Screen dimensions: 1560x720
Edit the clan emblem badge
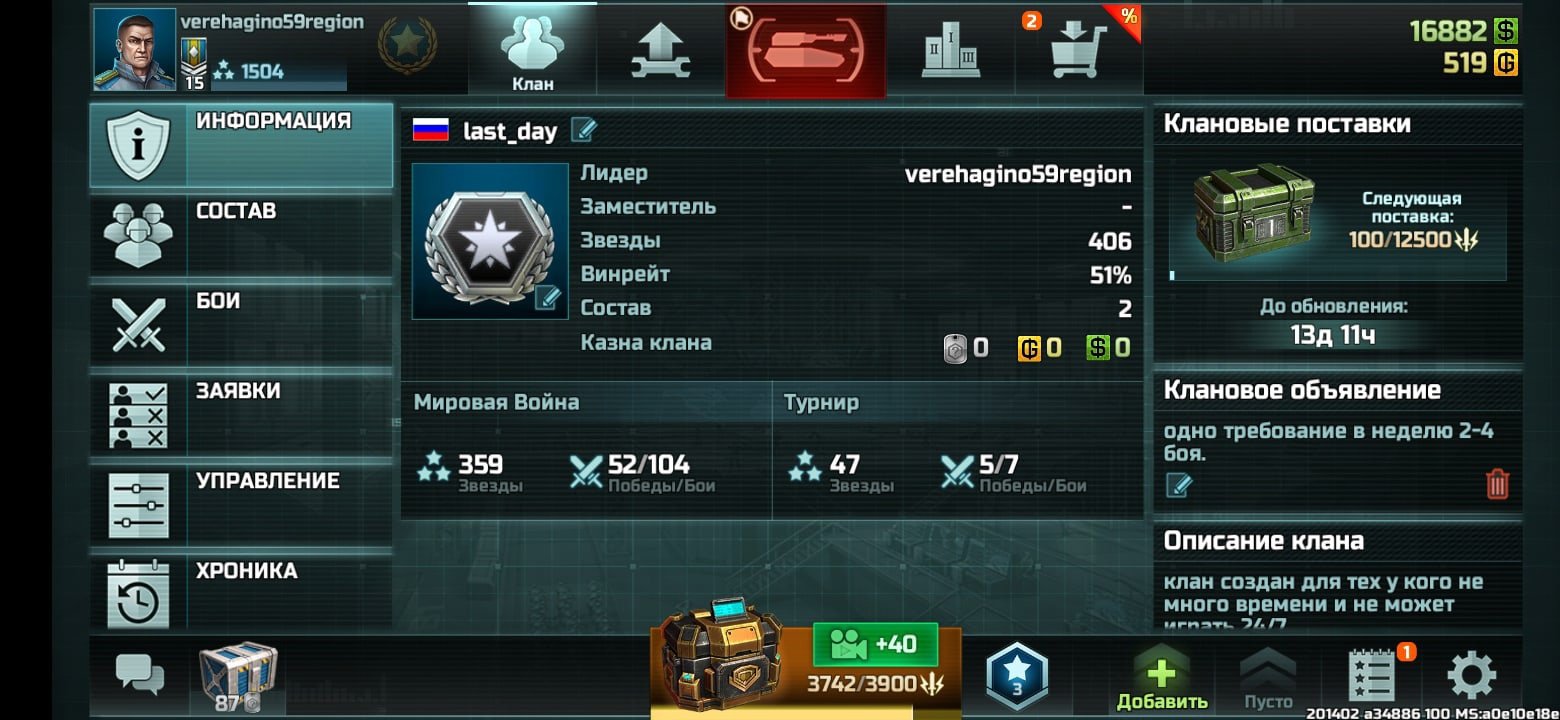click(546, 297)
